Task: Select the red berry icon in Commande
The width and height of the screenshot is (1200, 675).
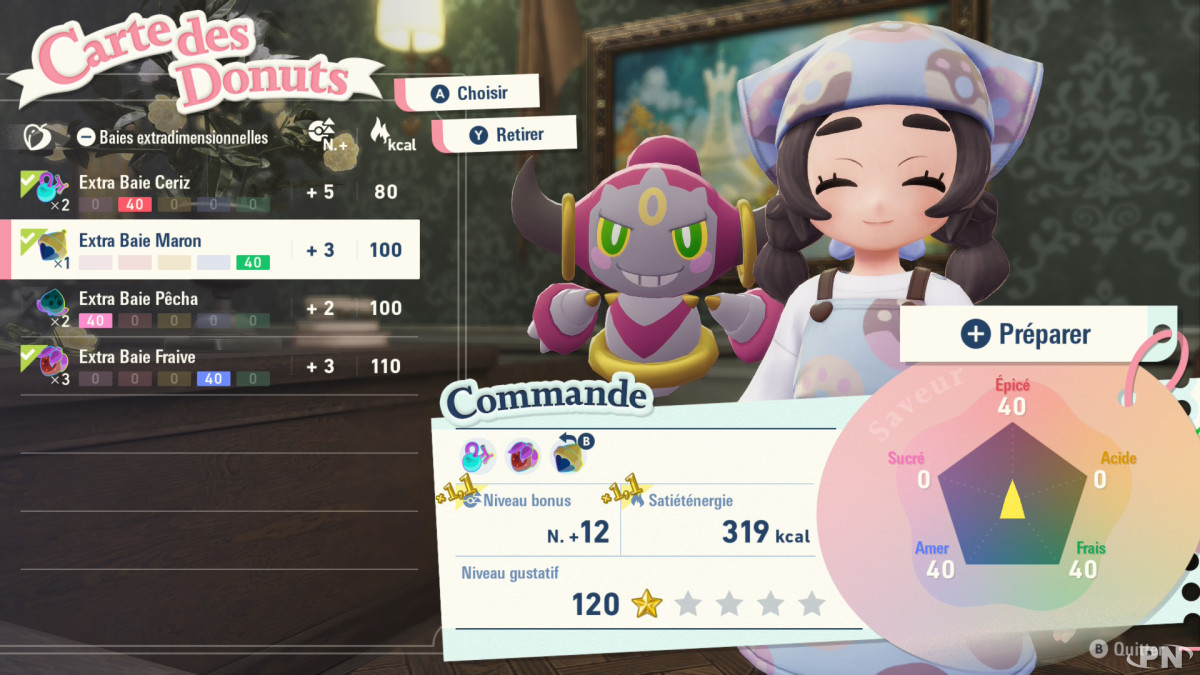Action: (523, 456)
